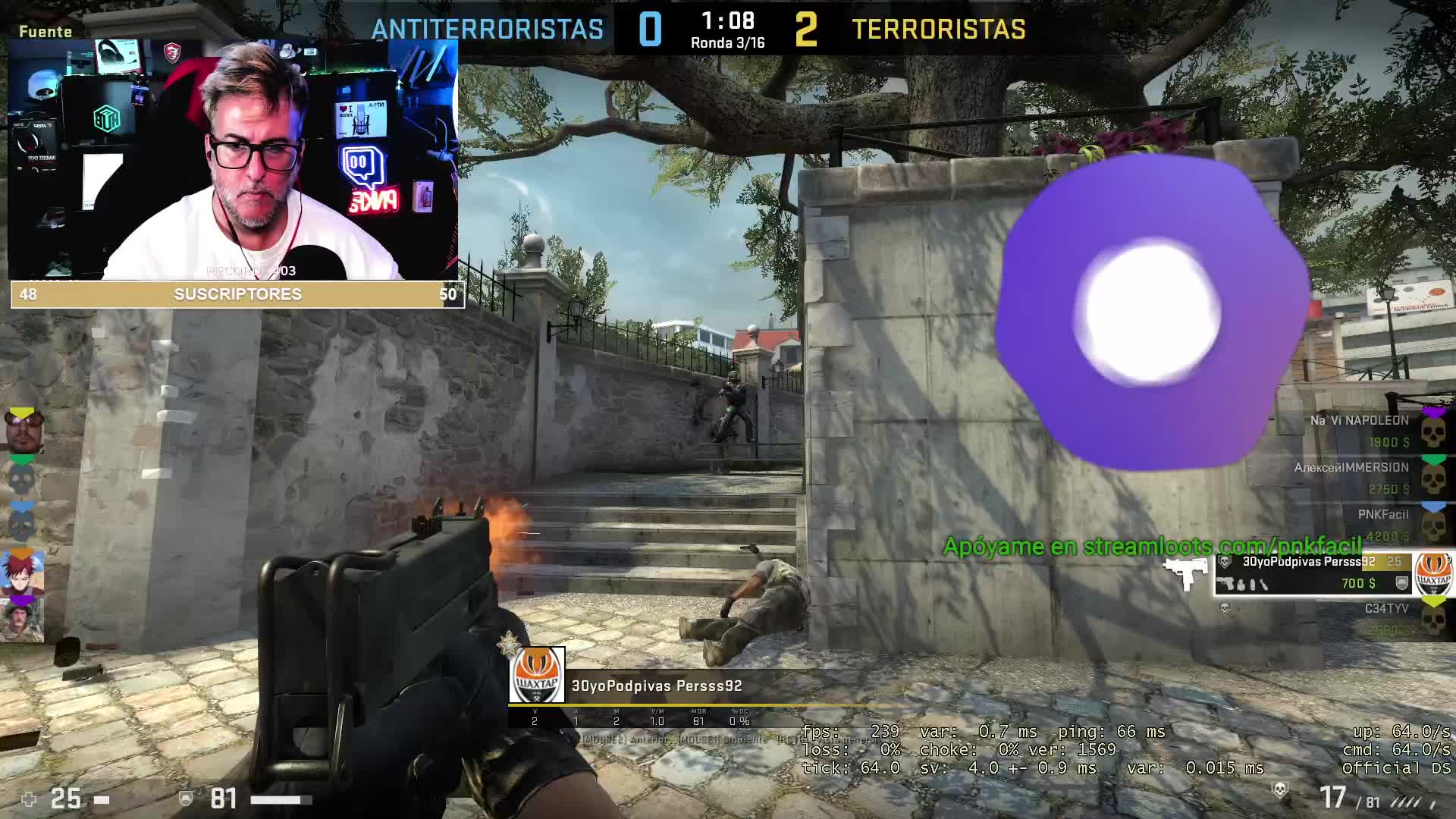1456x819 pixels.
Task: Select the white MAC-10 weapon icon
Action: click(x=1187, y=573)
